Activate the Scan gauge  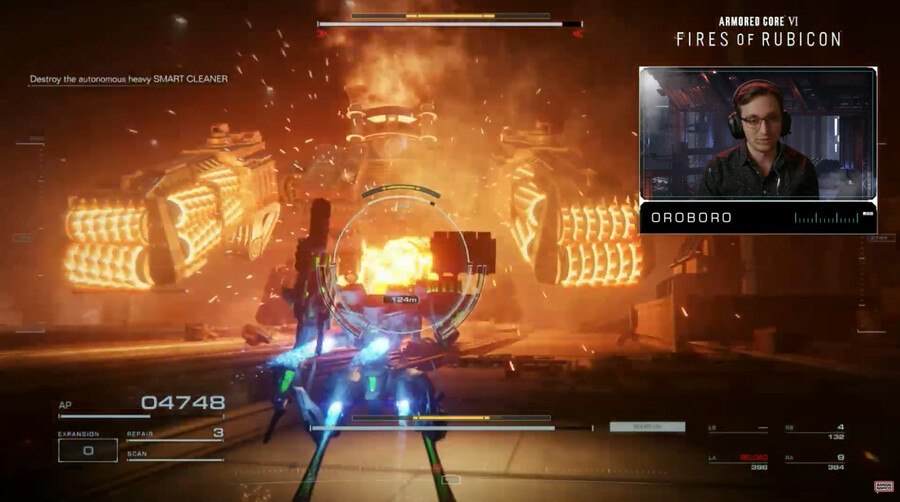(x=174, y=456)
